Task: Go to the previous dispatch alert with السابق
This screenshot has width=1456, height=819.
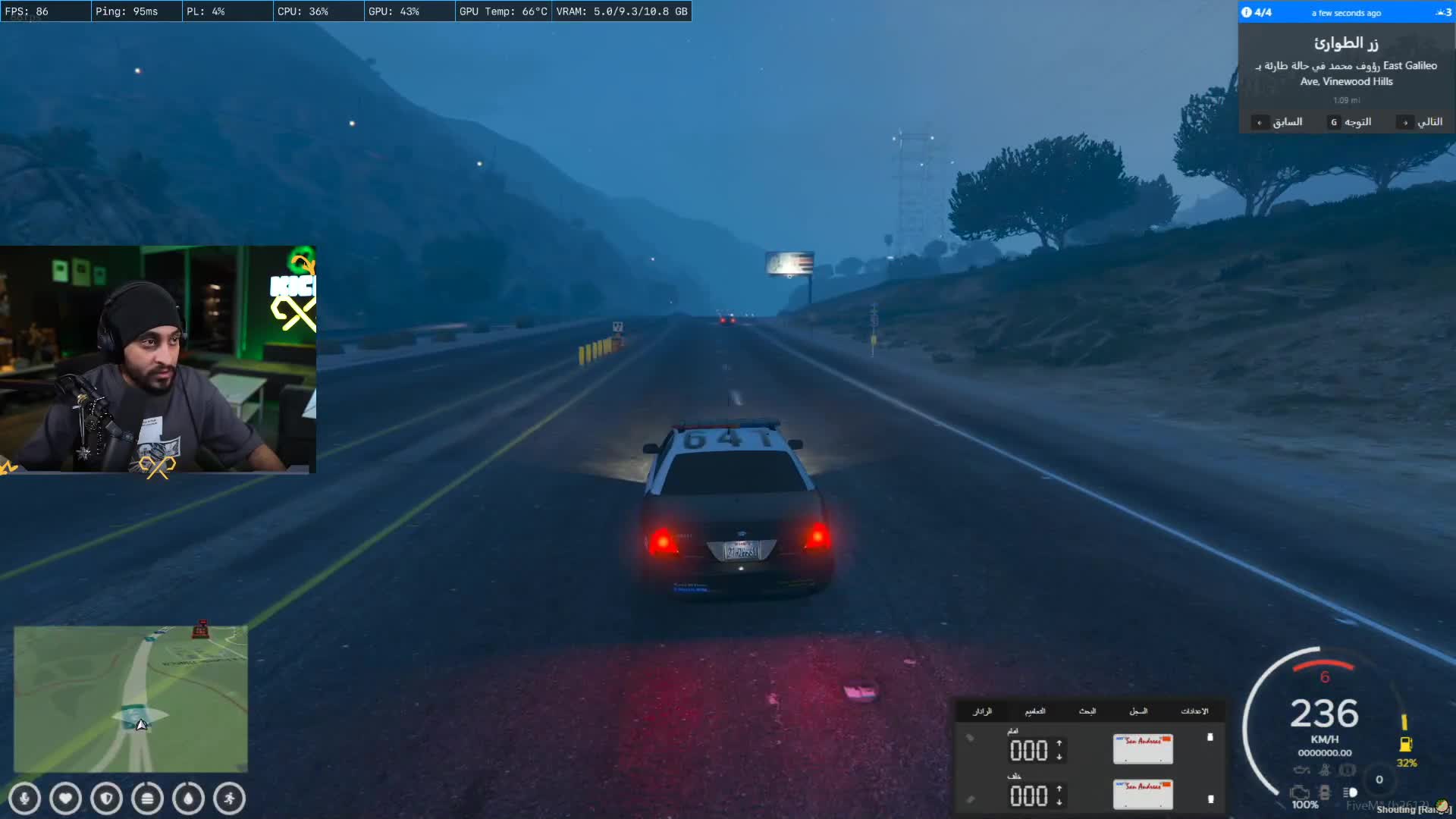Action: (x=1281, y=122)
